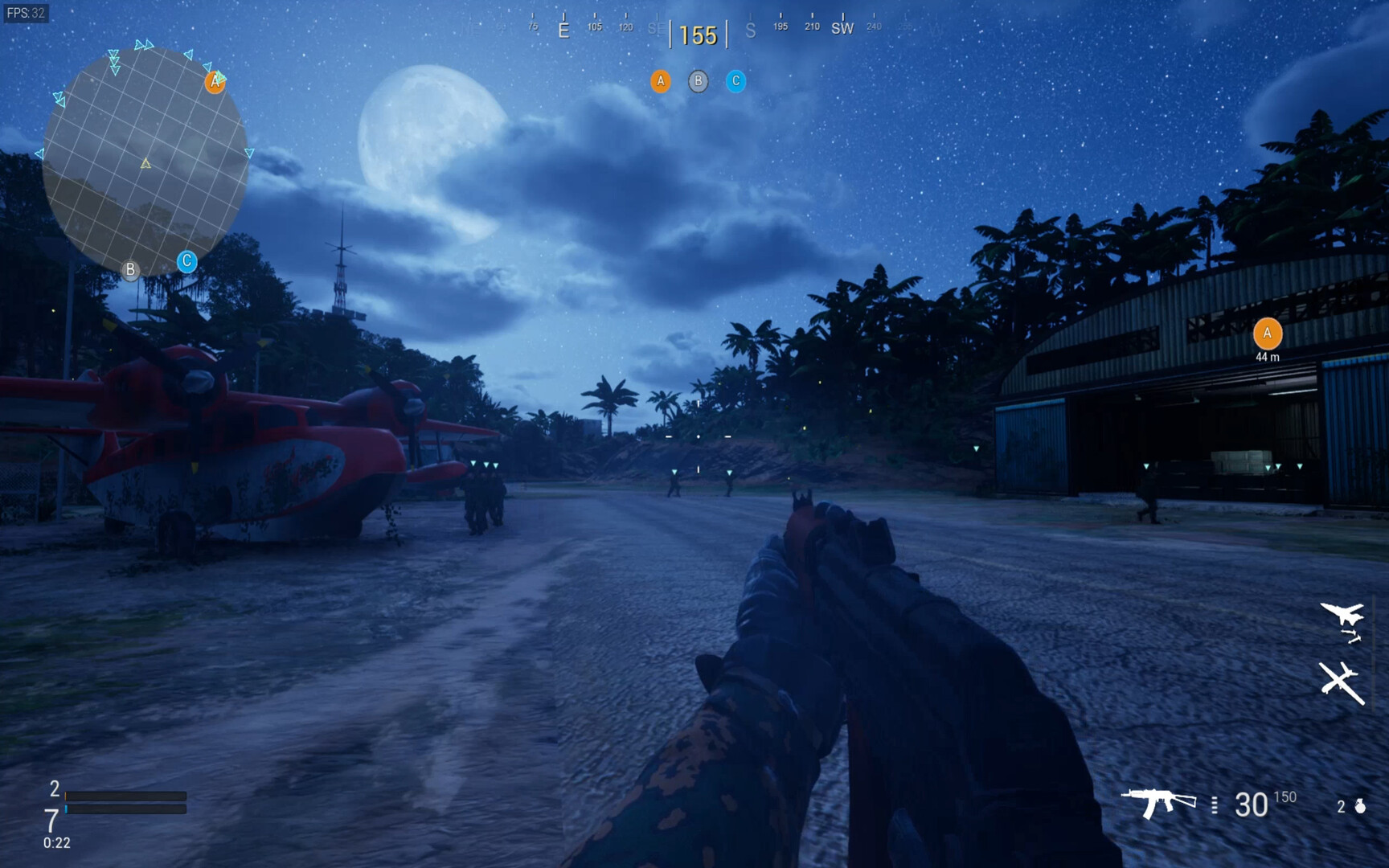Click the FPS: 32 counter in the corner
This screenshot has height=868, width=1389.
(x=27, y=13)
